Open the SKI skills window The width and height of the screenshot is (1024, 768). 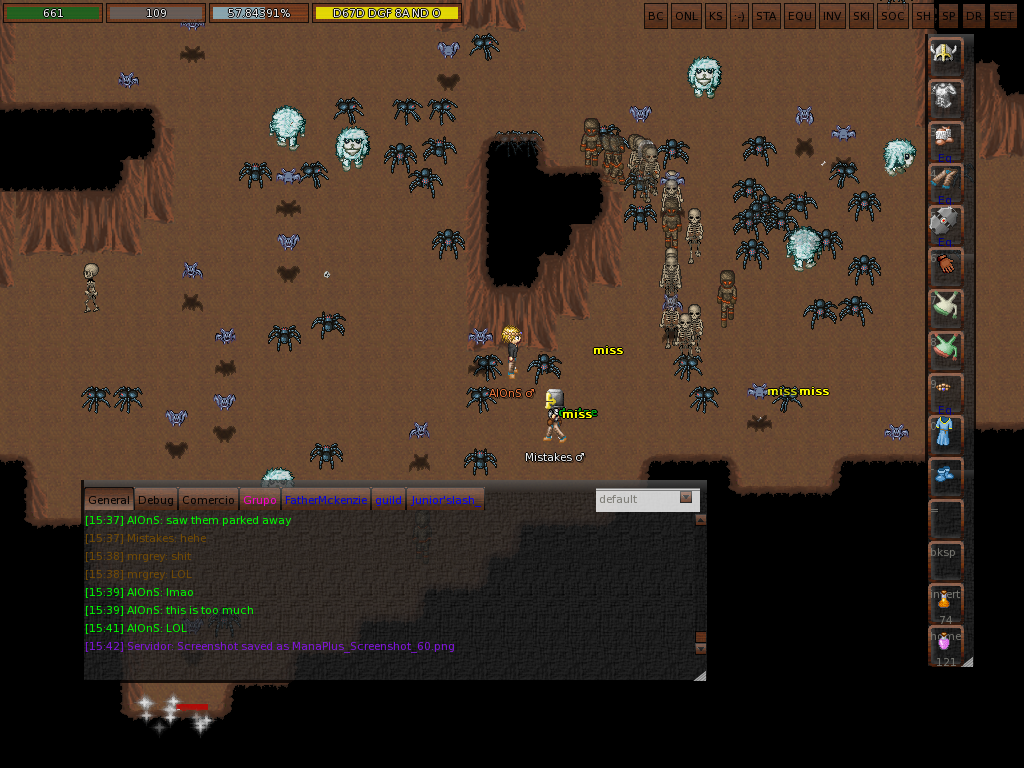861,16
